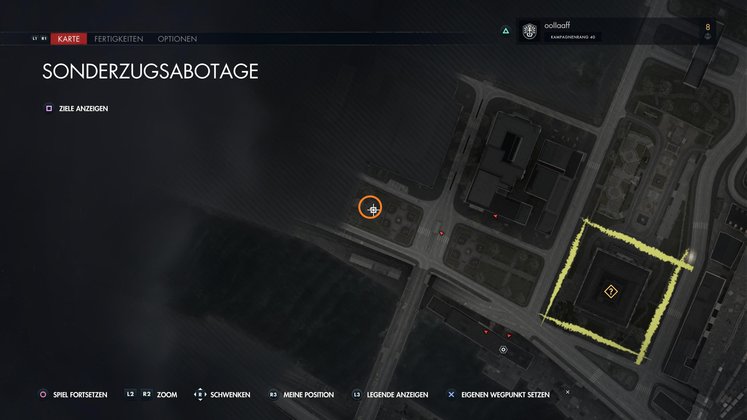Click the white circular marker on the map

[x=503, y=350]
